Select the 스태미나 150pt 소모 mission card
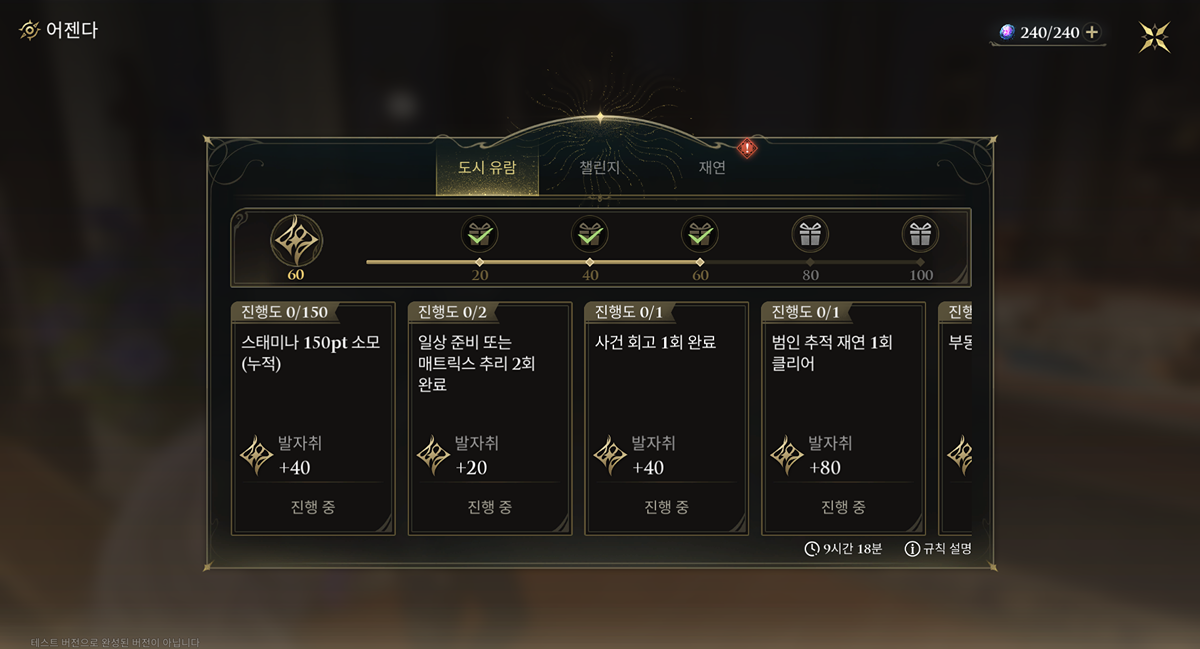This screenshot has height=649, width=1200. point(313,418)
